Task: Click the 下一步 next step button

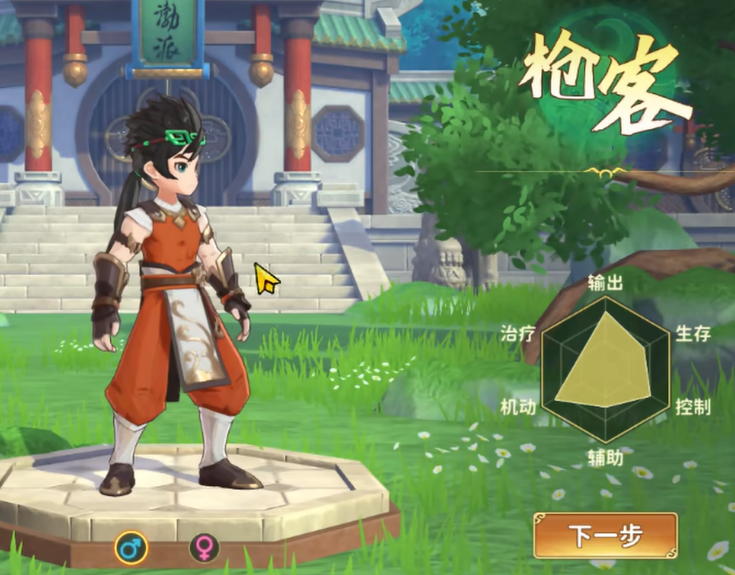Action: [605, 535]
